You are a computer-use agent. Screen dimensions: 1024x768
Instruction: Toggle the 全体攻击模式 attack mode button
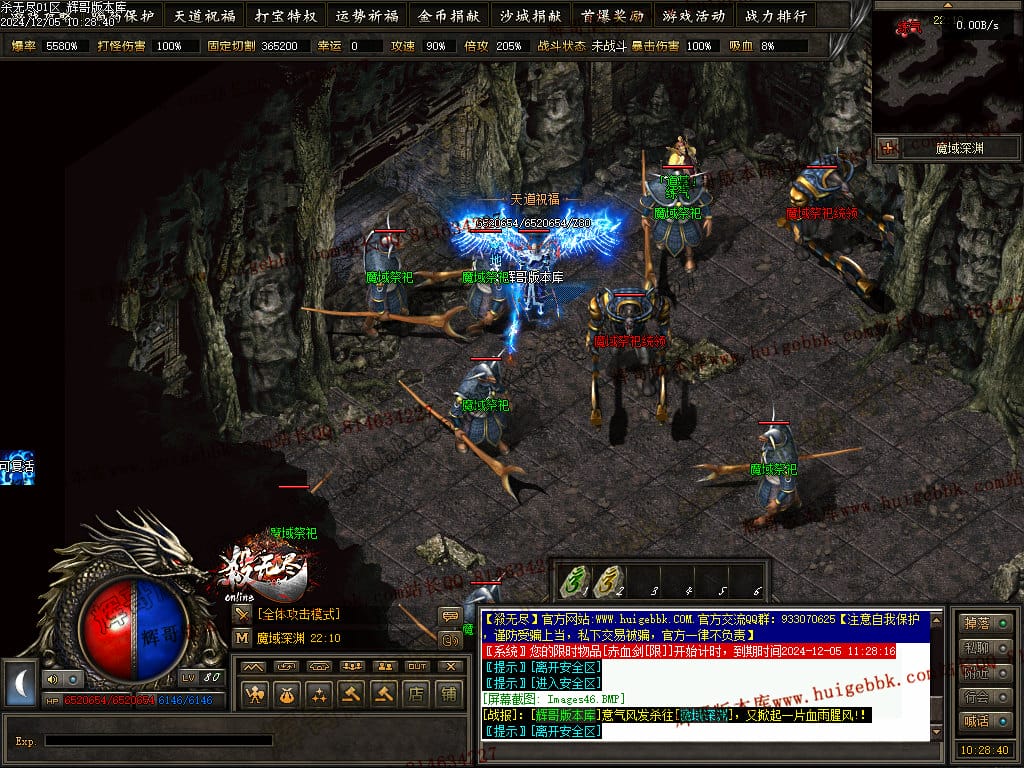click(242, 614)
